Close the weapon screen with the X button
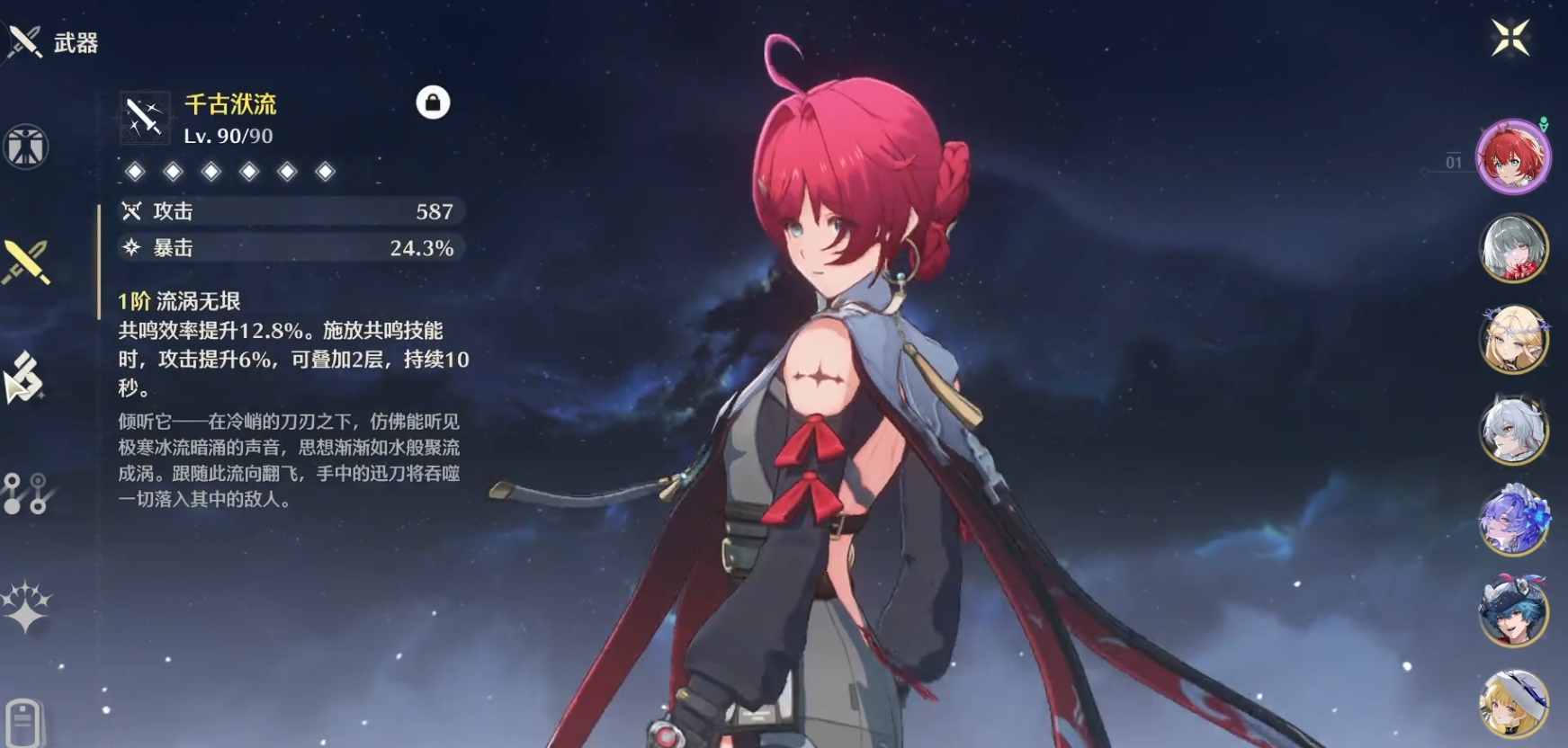The width and height of the screenshot is (1568, 748). point(1510,38)
